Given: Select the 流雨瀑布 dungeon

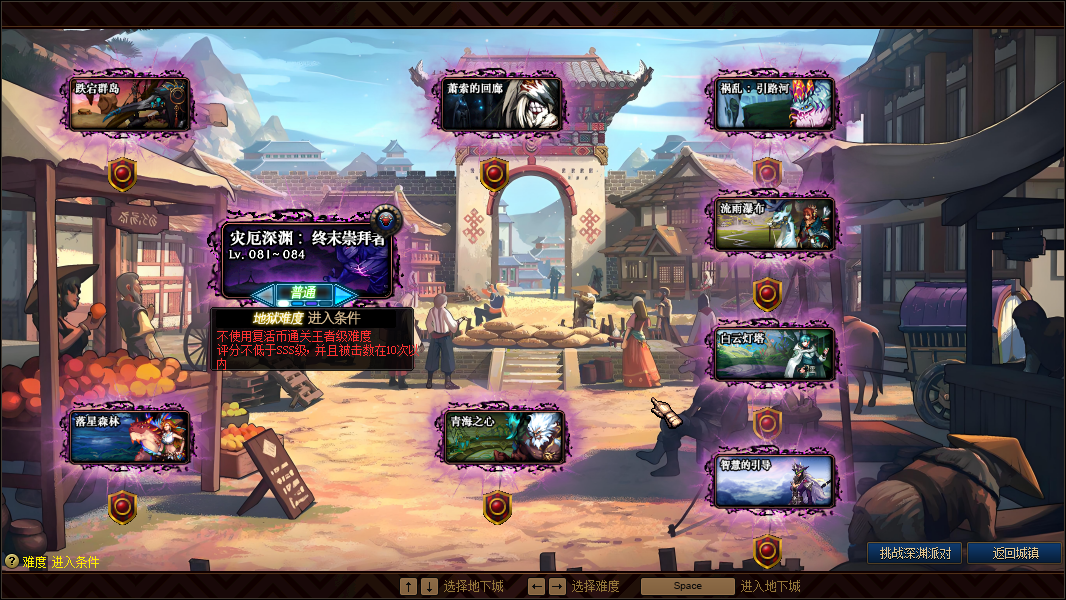Looking at the screenshot, I should 774,224.
